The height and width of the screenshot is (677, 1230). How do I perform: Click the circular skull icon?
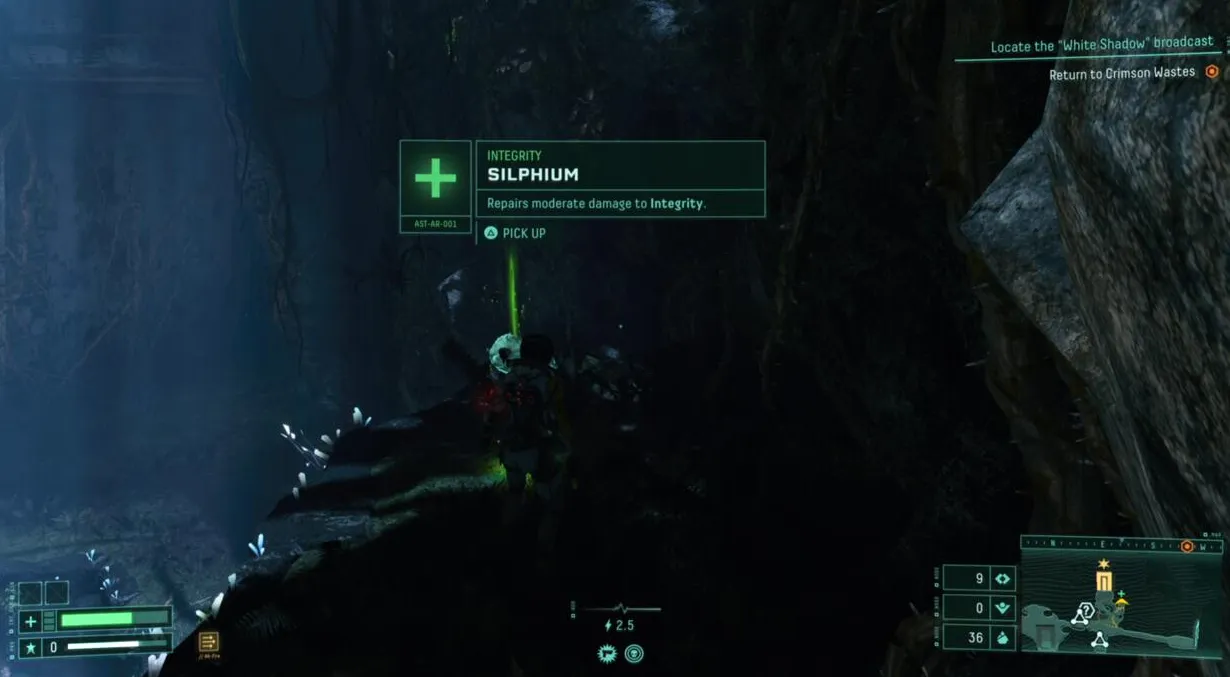[634, 653]
